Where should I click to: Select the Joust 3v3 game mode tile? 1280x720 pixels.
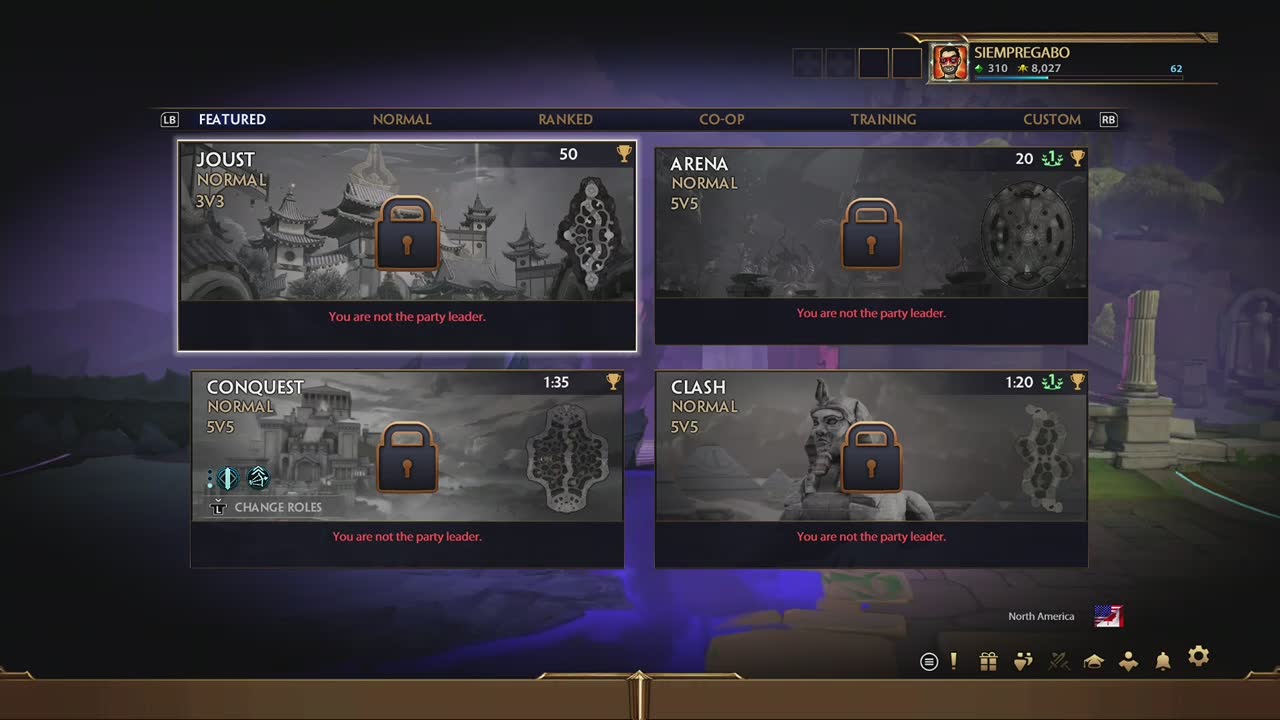(407, 246)
